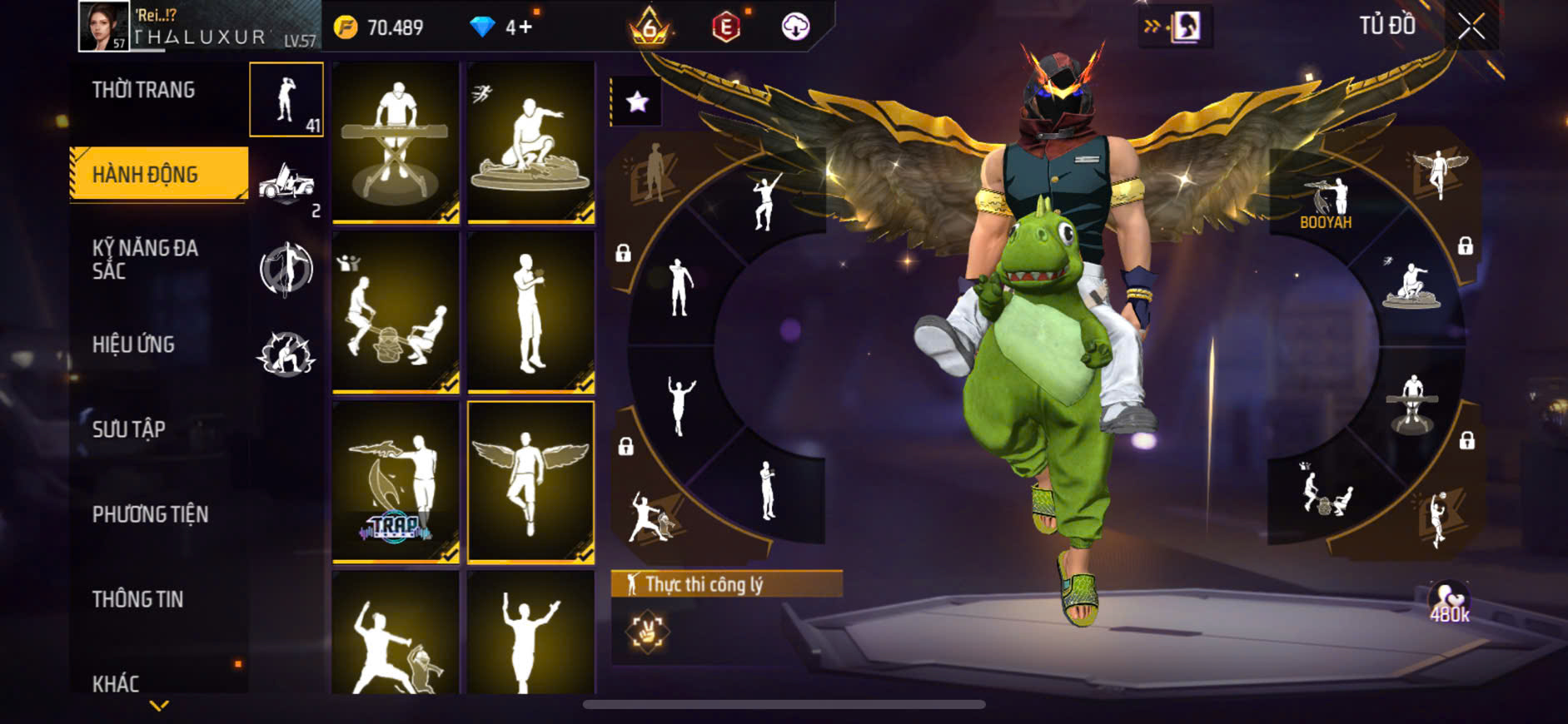
Task: Switch to KỸ NĂNG ĐA SẮC section
Action: [x=145, y=259]
